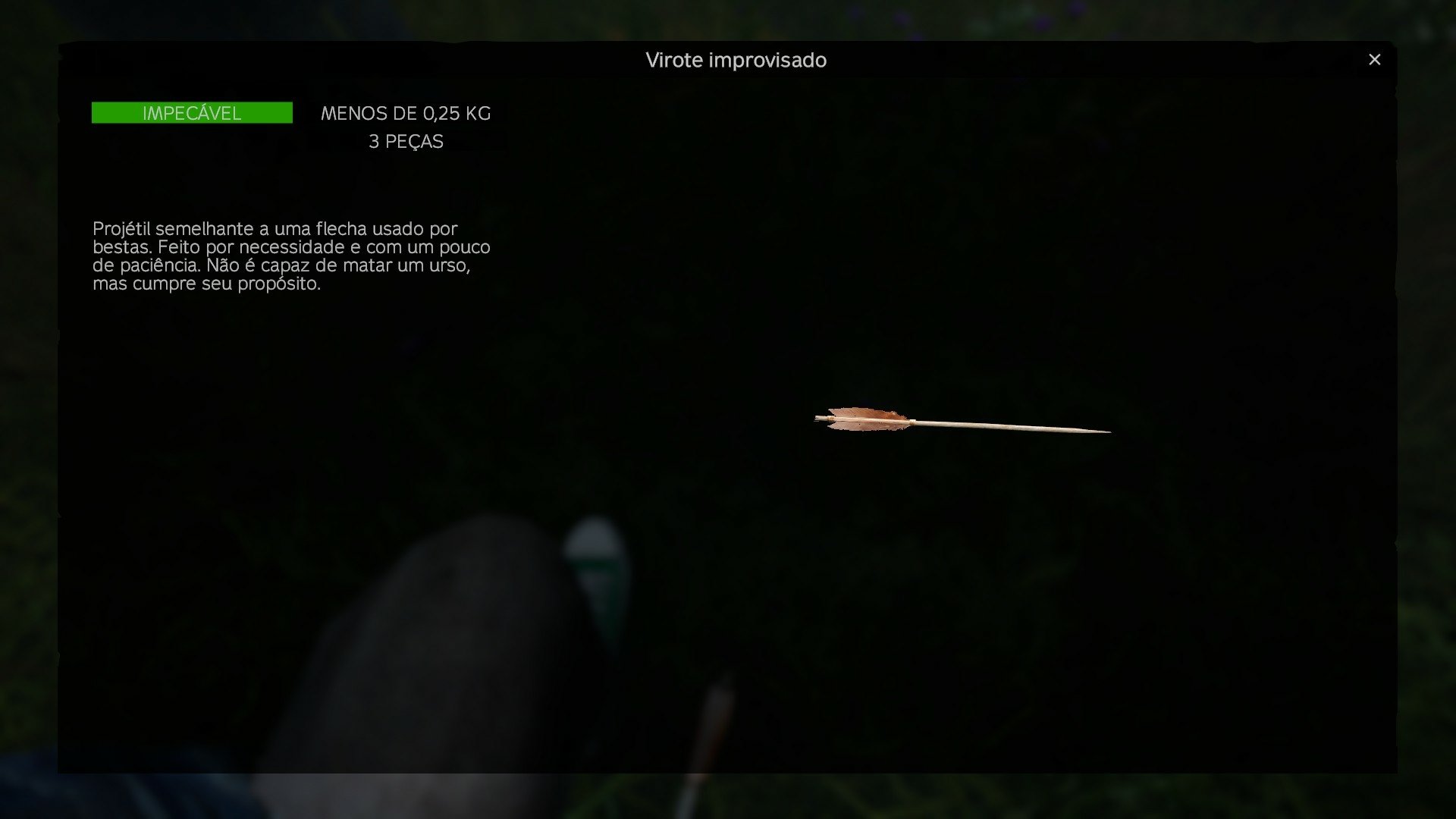Close the Virote improvisado inspection window

point(1374,60)
